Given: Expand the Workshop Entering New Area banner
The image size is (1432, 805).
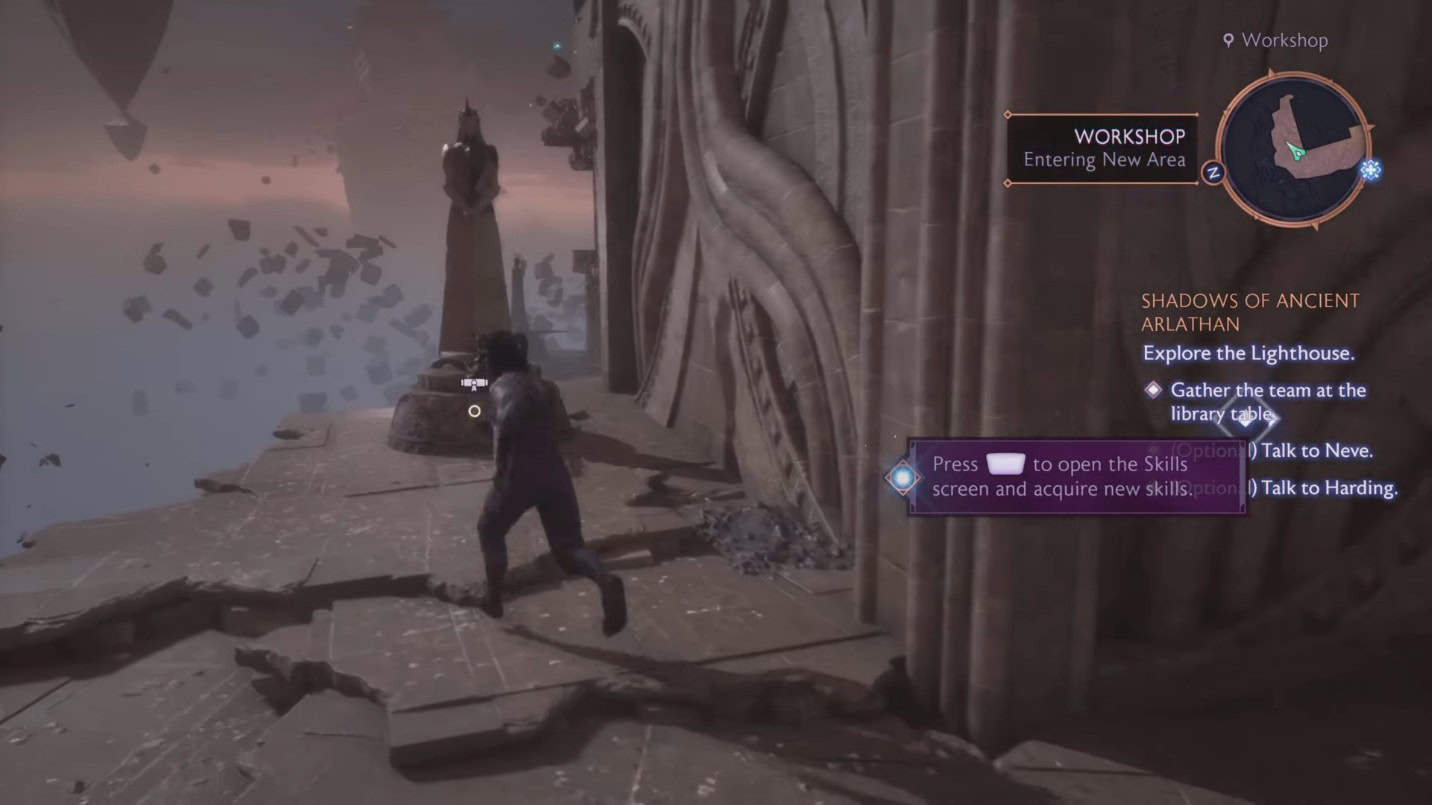Looking at the screenshot, I should [1101, 147].
